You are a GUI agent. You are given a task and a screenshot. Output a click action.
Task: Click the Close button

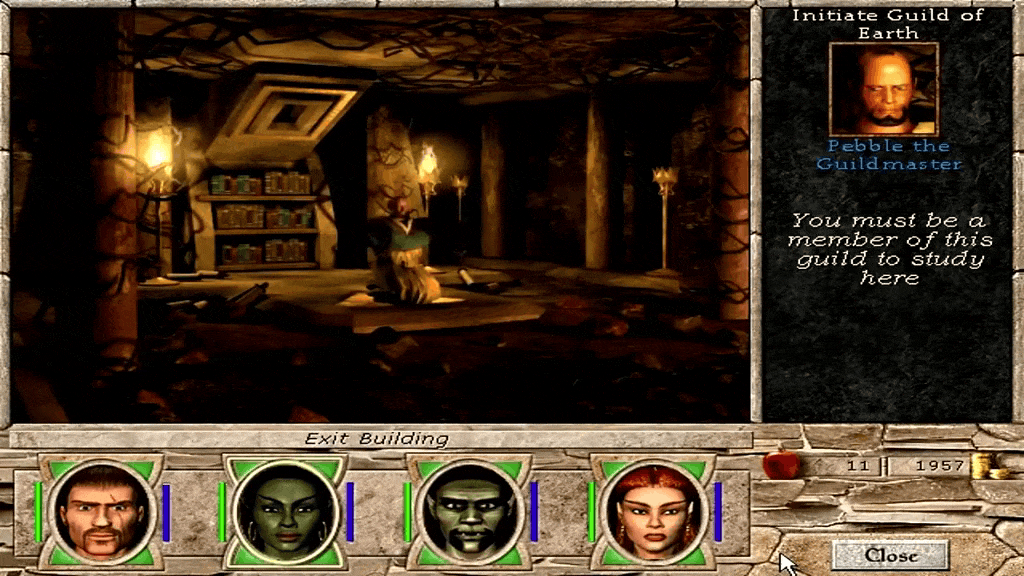tap(890, 555)
